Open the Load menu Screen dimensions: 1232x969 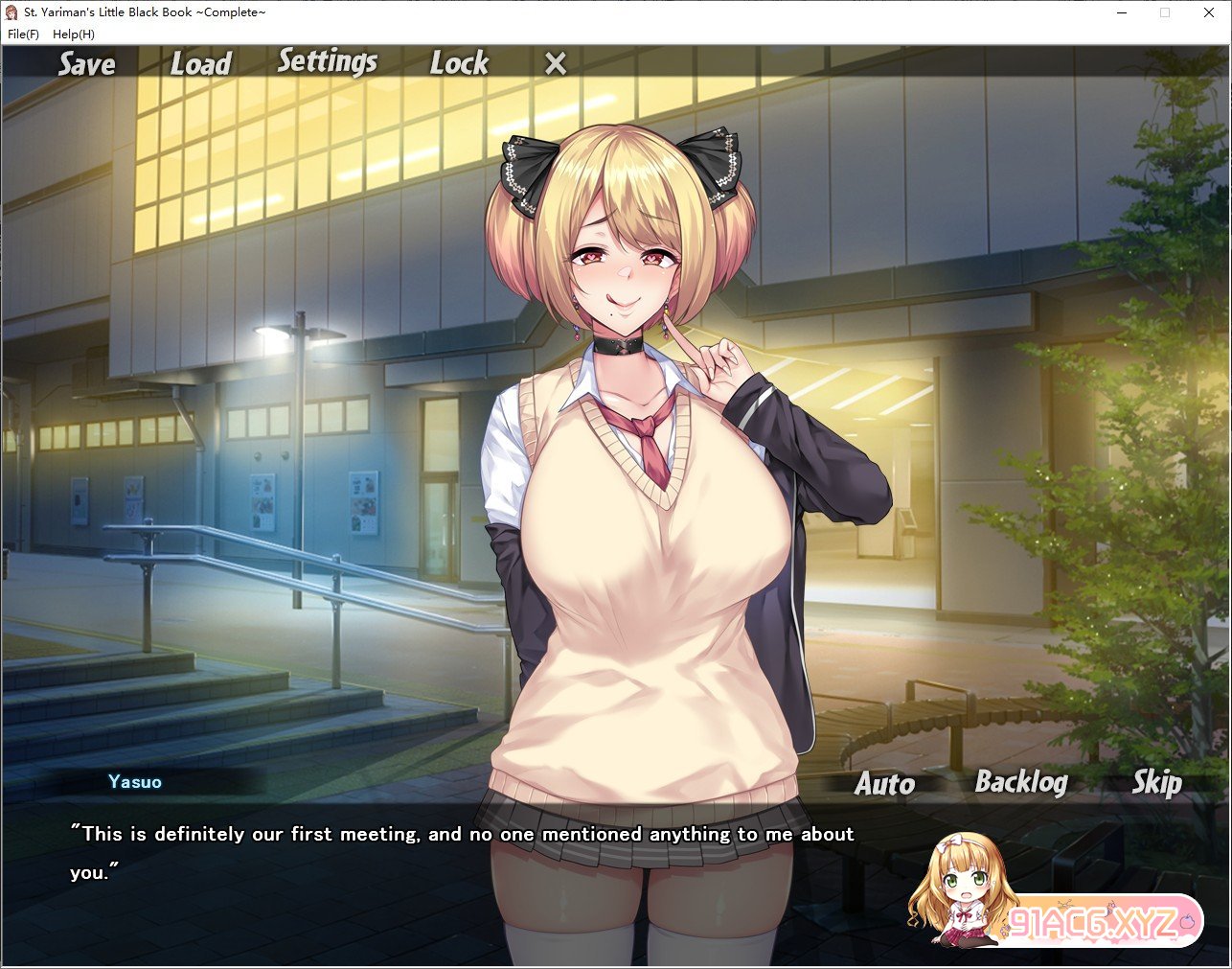201,64
